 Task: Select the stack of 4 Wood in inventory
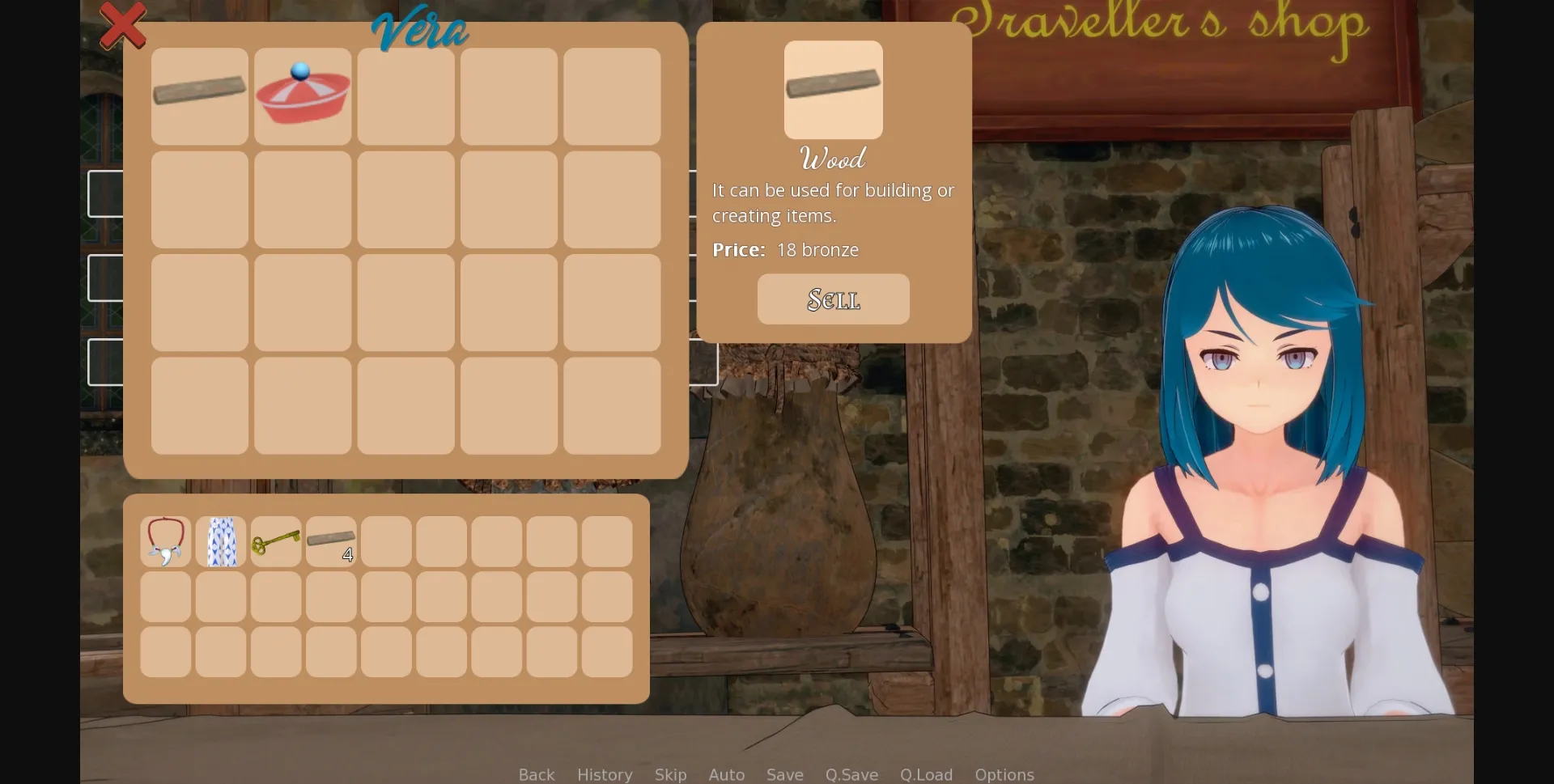click(330, 540)
